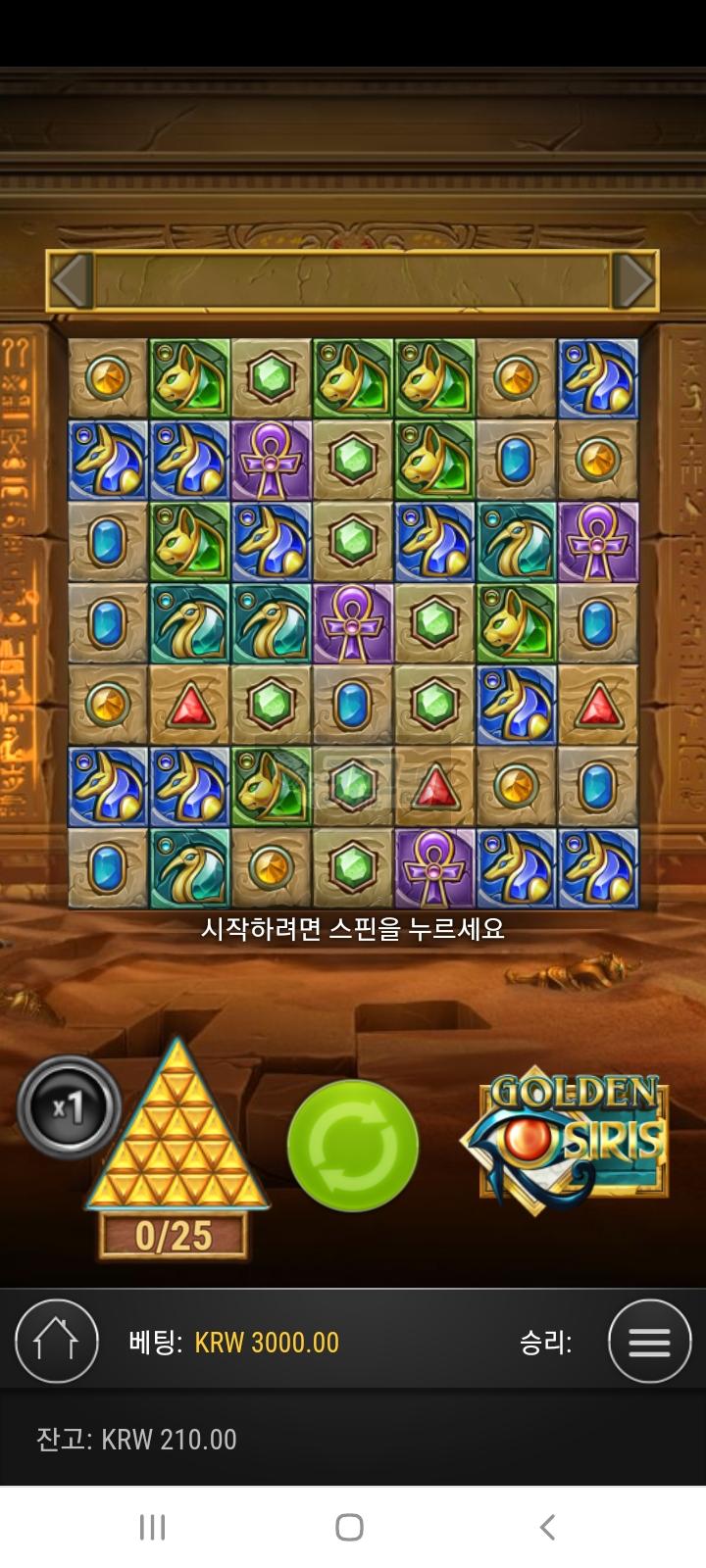Viewport: 706px width, 1568px height.
Task: Open Android recent apps
Action: pyautogui.click(x=152, y=1527)
